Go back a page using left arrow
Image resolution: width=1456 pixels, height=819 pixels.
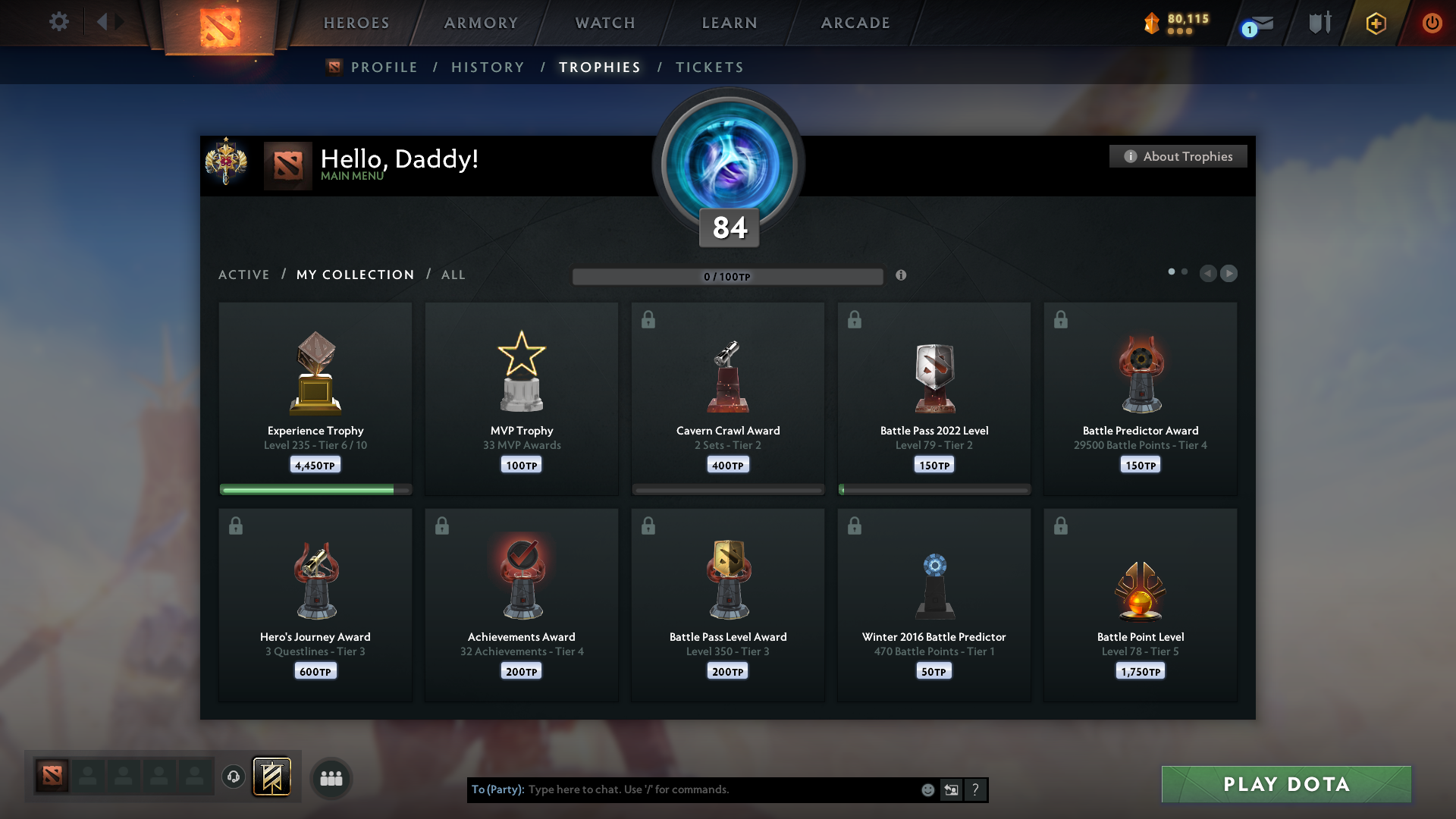click(x=1208, y=274)
